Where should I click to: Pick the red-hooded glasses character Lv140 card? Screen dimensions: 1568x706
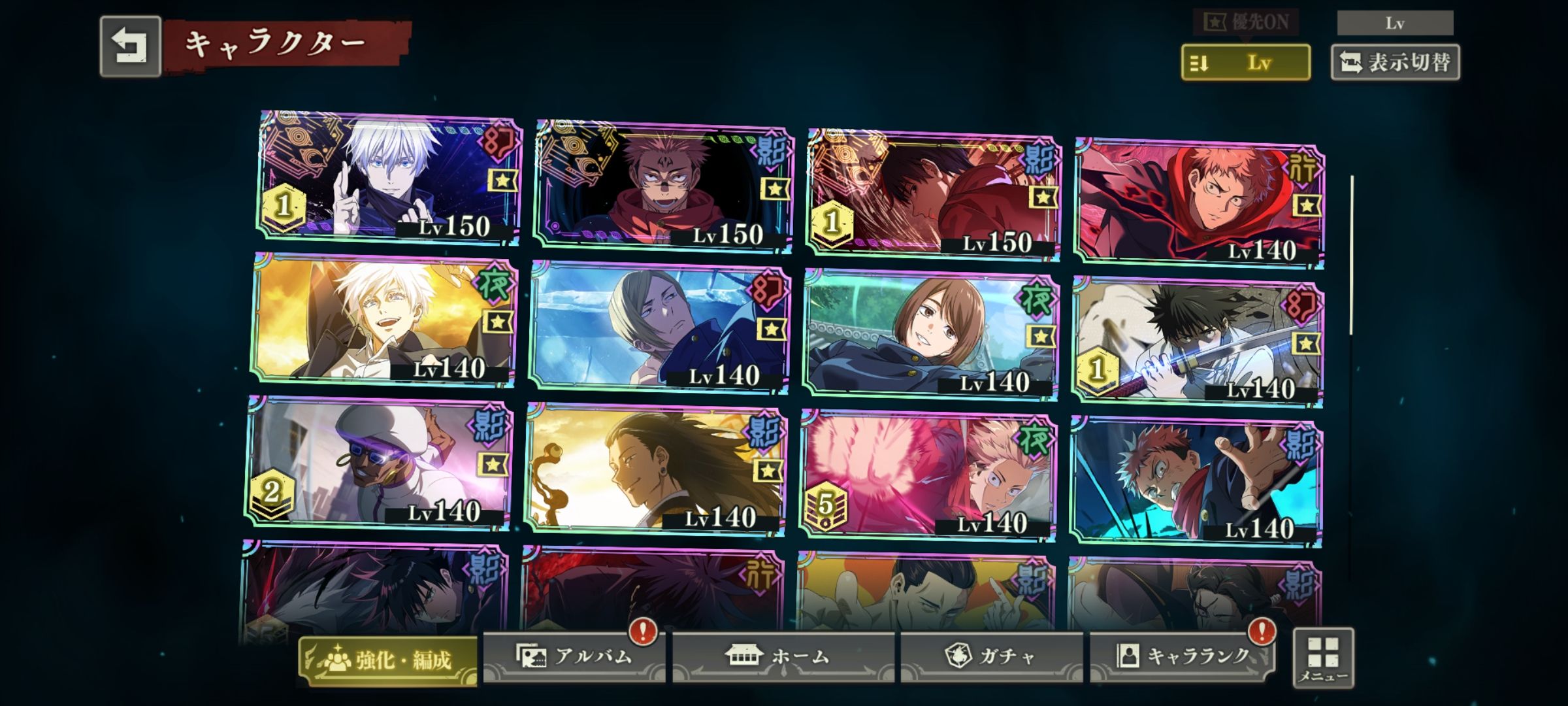[x=1199, y=203]
